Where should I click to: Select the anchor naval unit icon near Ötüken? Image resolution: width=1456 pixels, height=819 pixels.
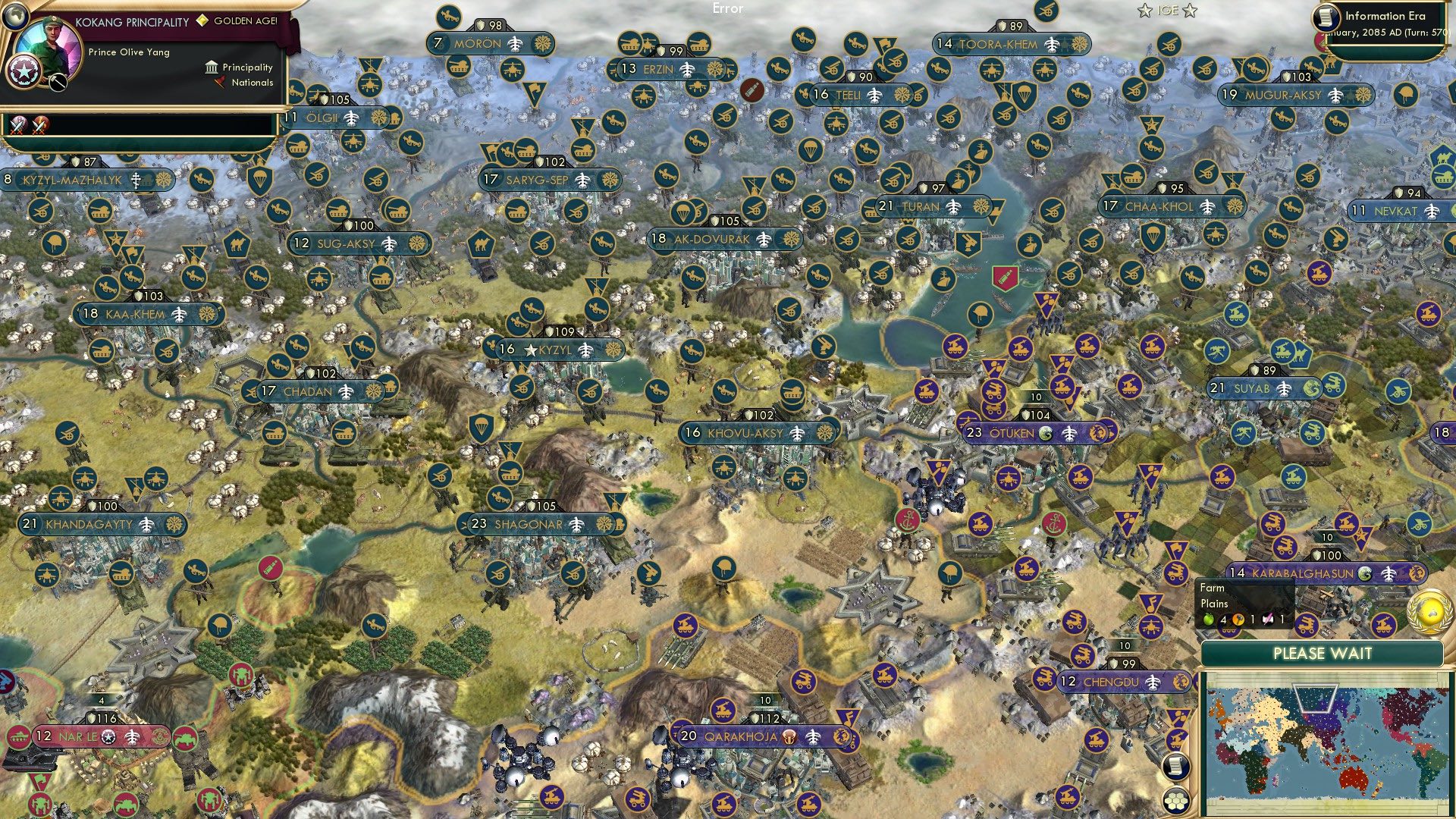(1054, 523)
